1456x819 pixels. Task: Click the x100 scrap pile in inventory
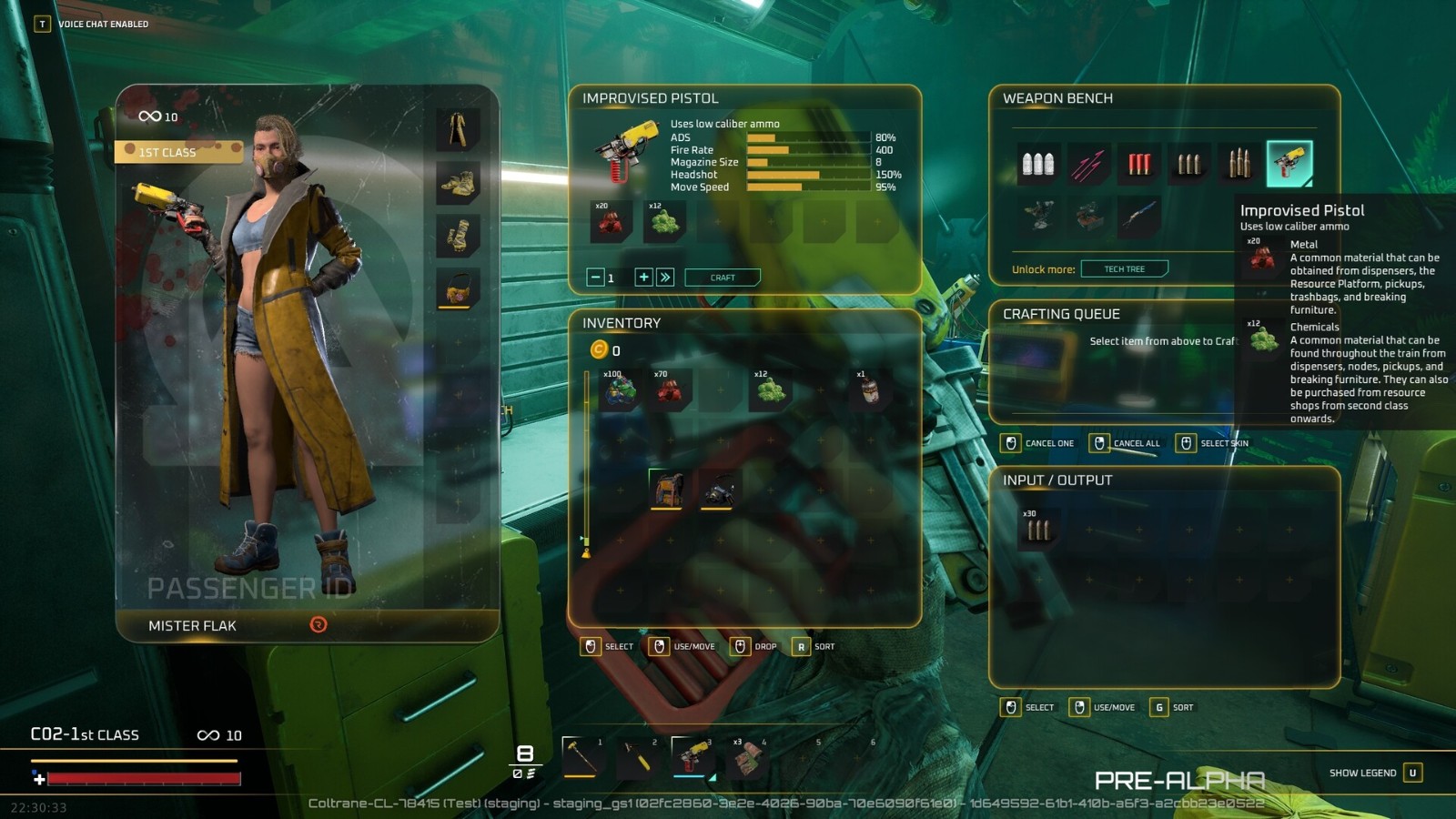(x=620, y=391)
